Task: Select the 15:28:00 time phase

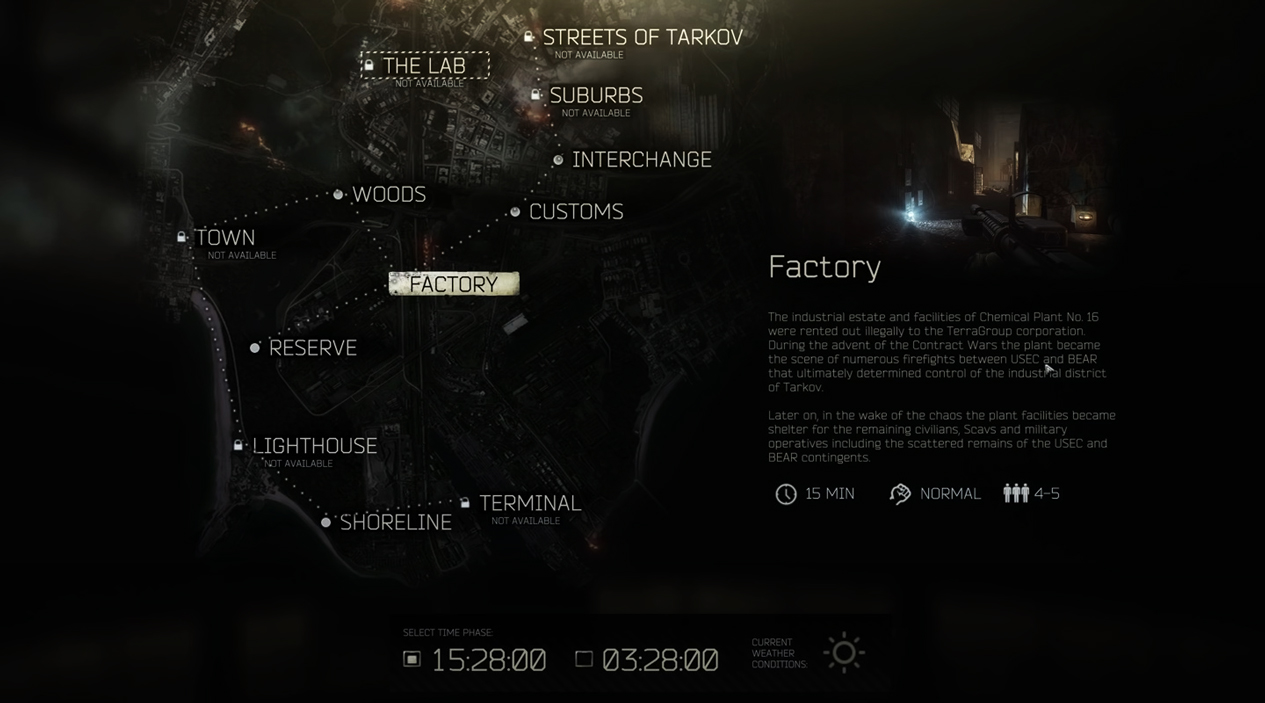Action: [x=412, y=659]
